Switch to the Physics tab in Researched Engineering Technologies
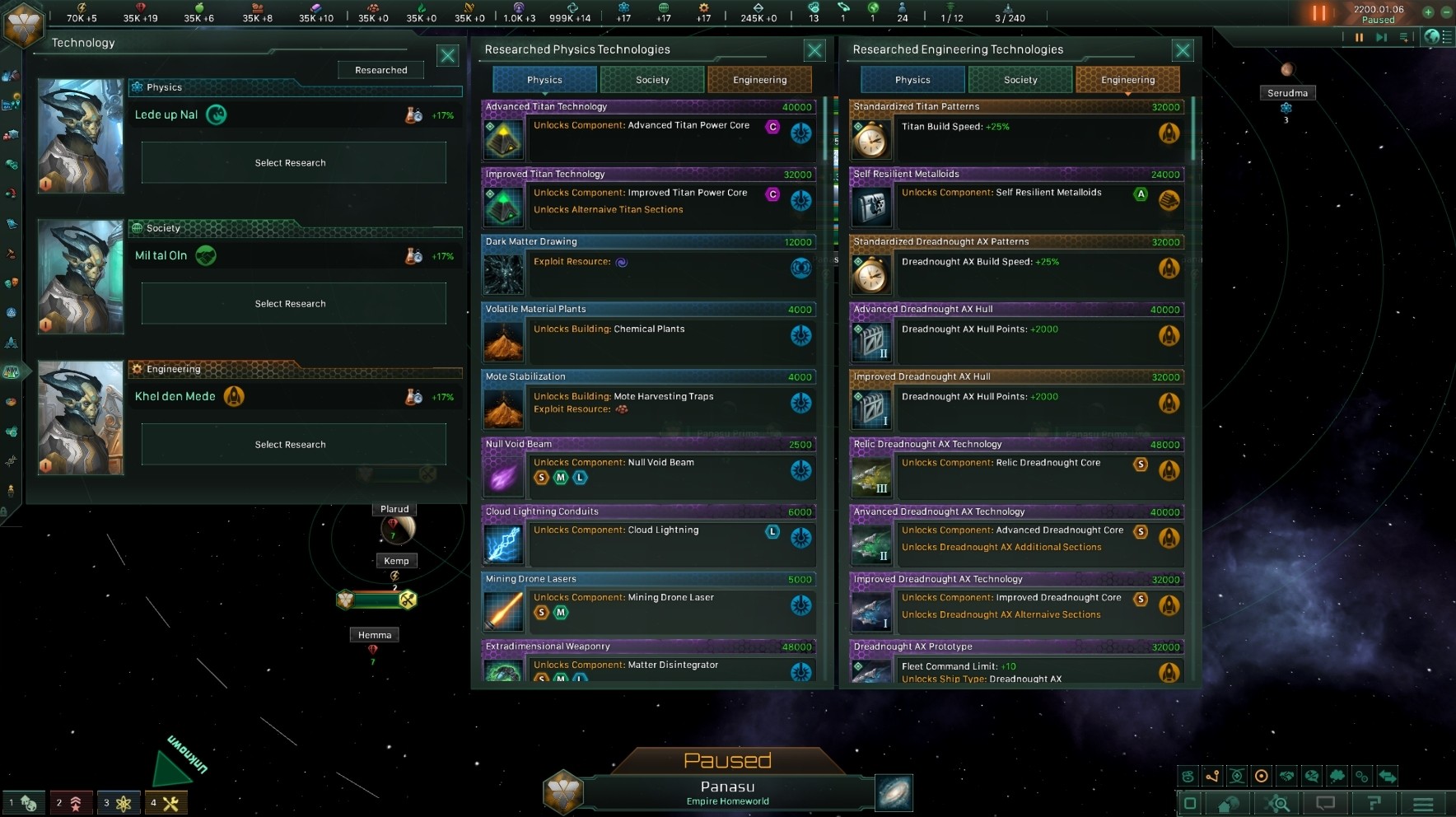Screen dimensions: 1456x817 tap(912, 79)
